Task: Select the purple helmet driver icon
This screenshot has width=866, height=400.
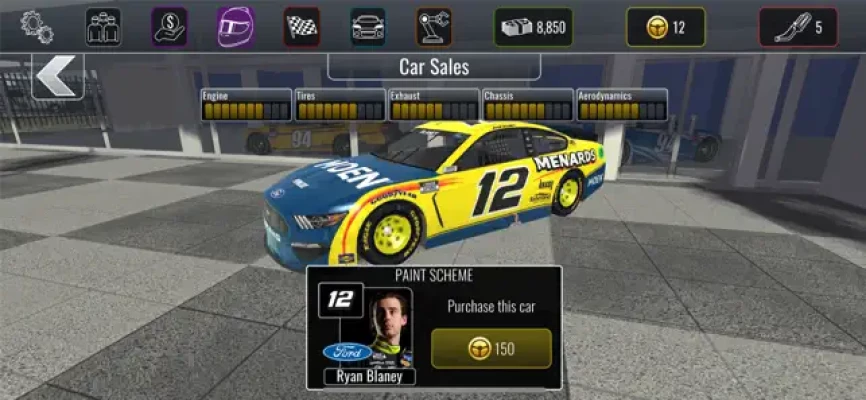Action: 235,27
